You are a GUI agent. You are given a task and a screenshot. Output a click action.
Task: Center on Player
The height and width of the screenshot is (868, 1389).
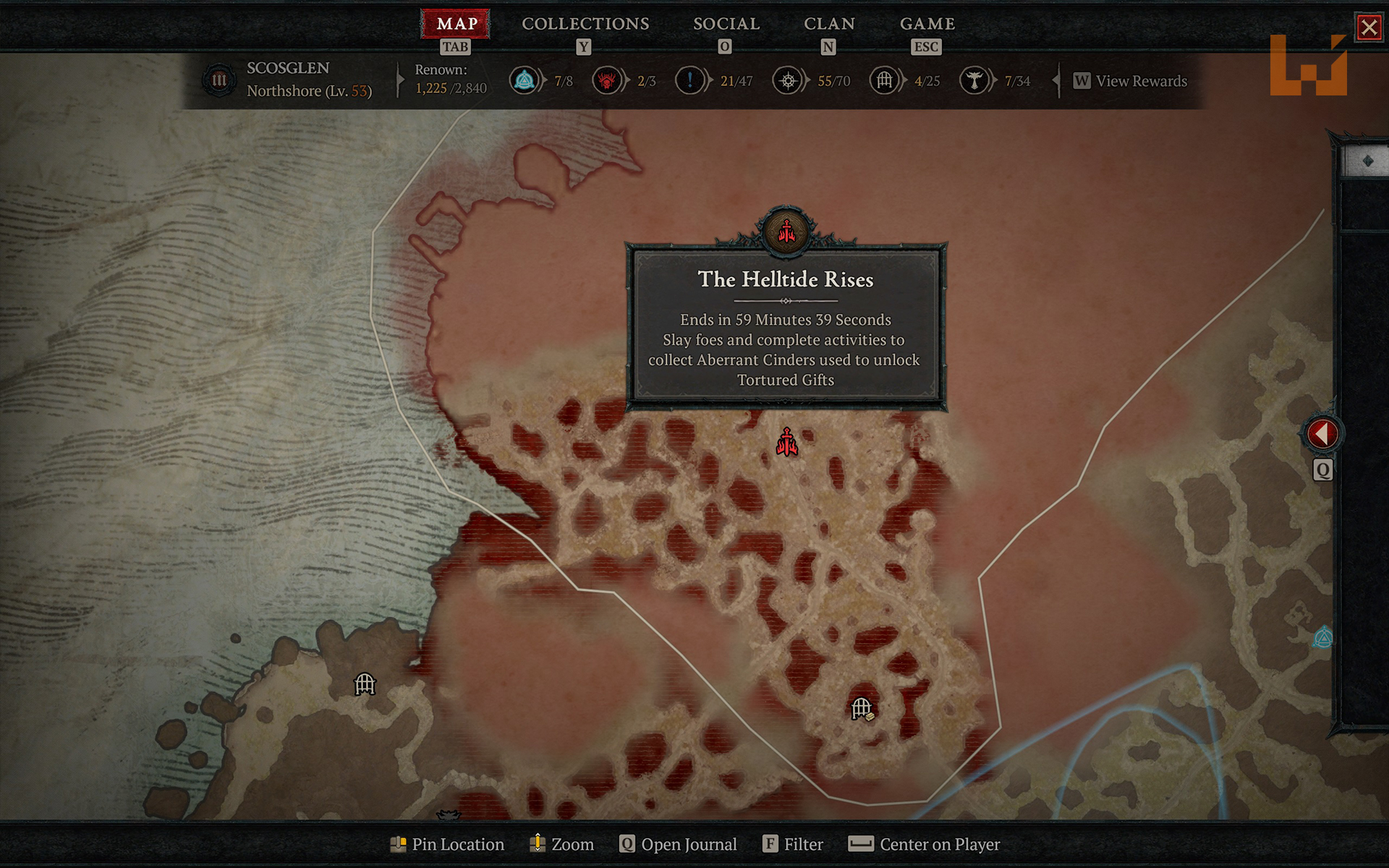point(924,844)
